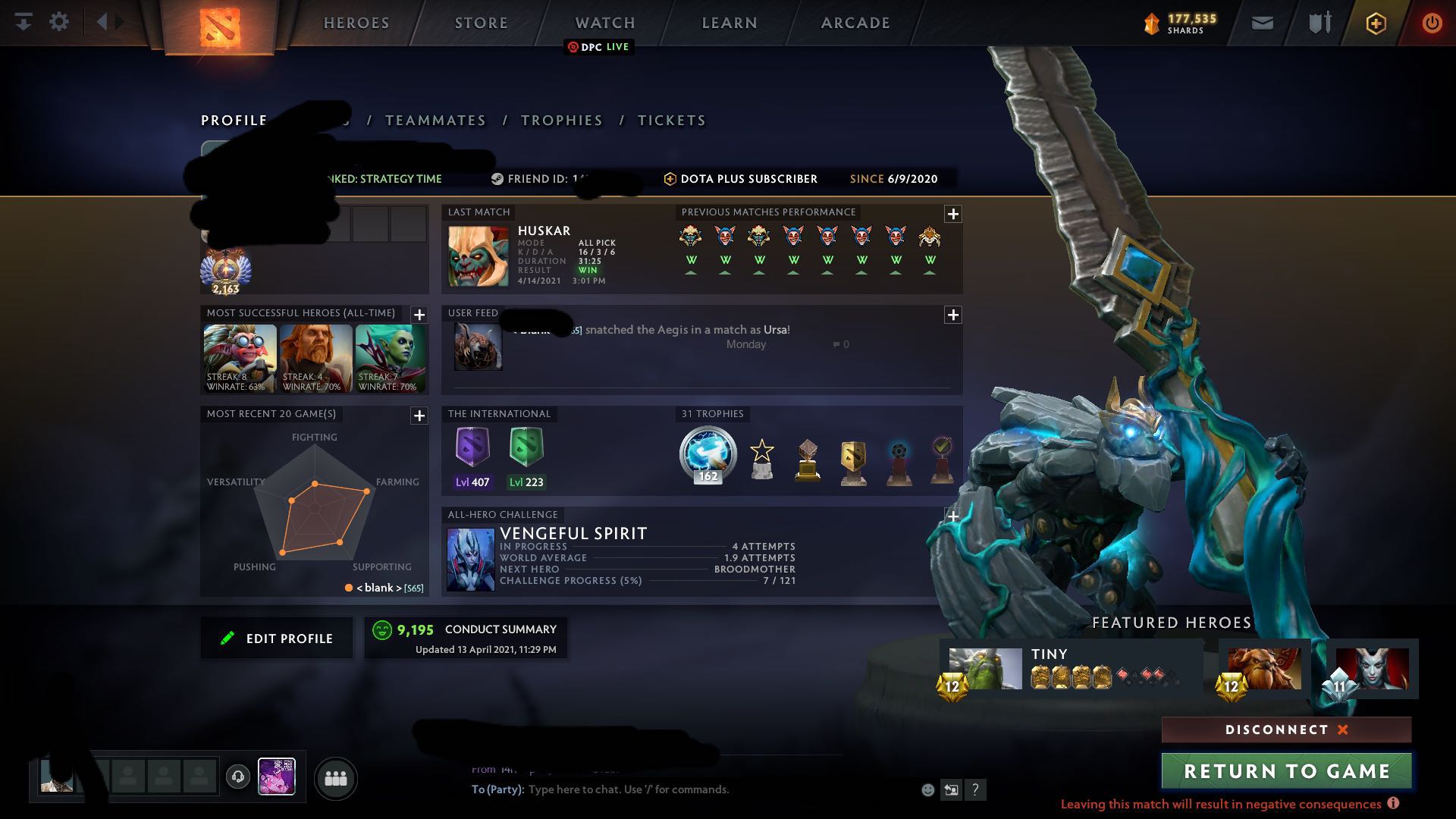Click the Edit Profile button
This screenshot has height=819, width=1456.
coord(276,638)
